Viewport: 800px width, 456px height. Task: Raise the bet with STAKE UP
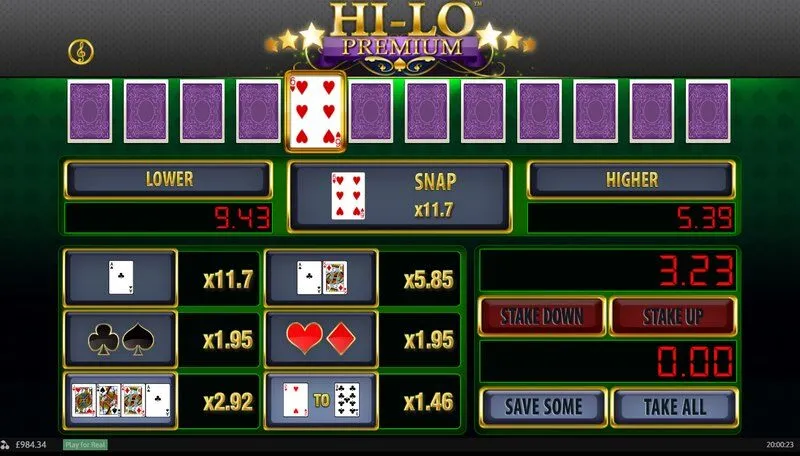pos(673,317)
